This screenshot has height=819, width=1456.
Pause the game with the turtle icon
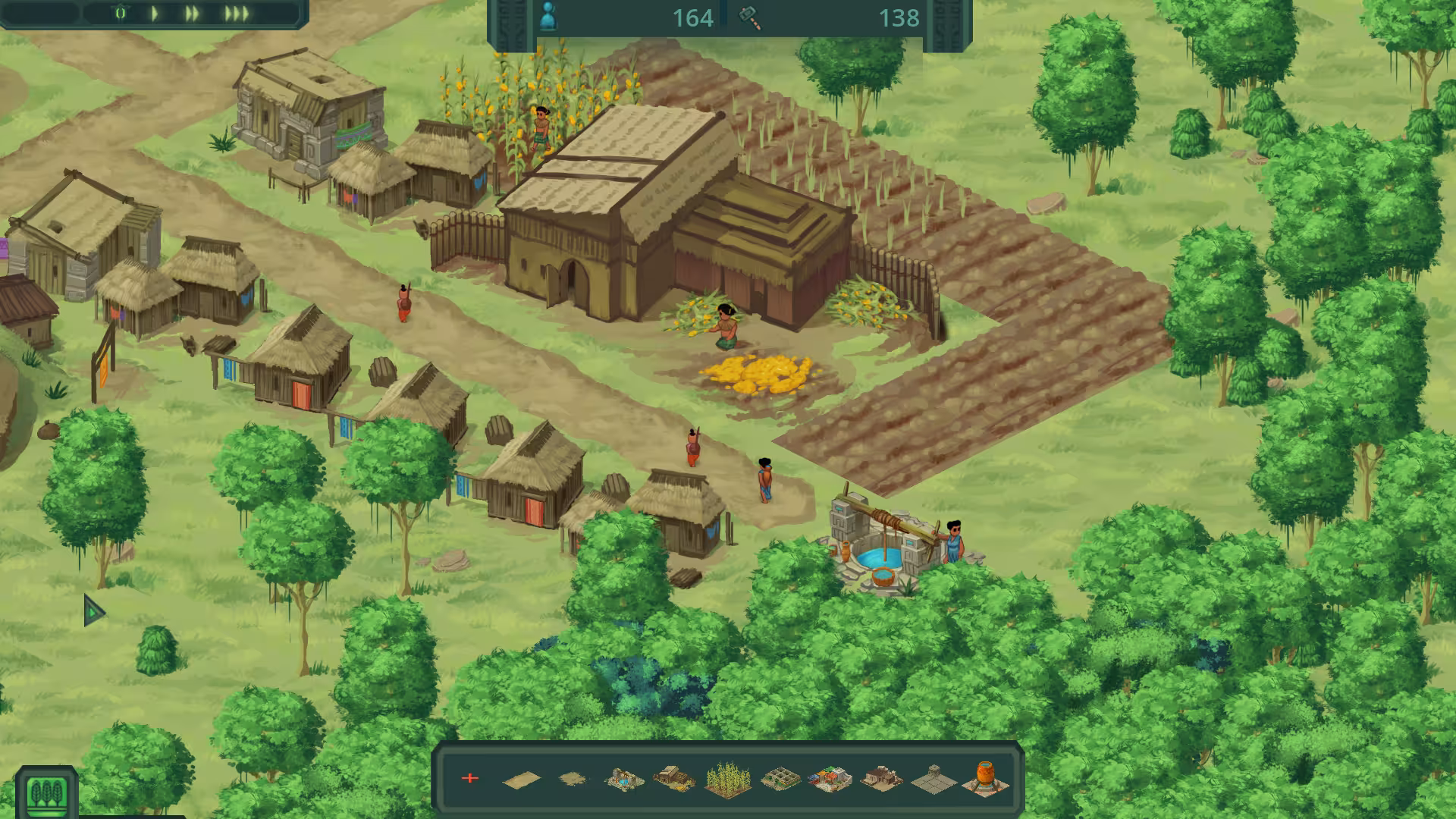pyautogui.click(x=121, y=13)
